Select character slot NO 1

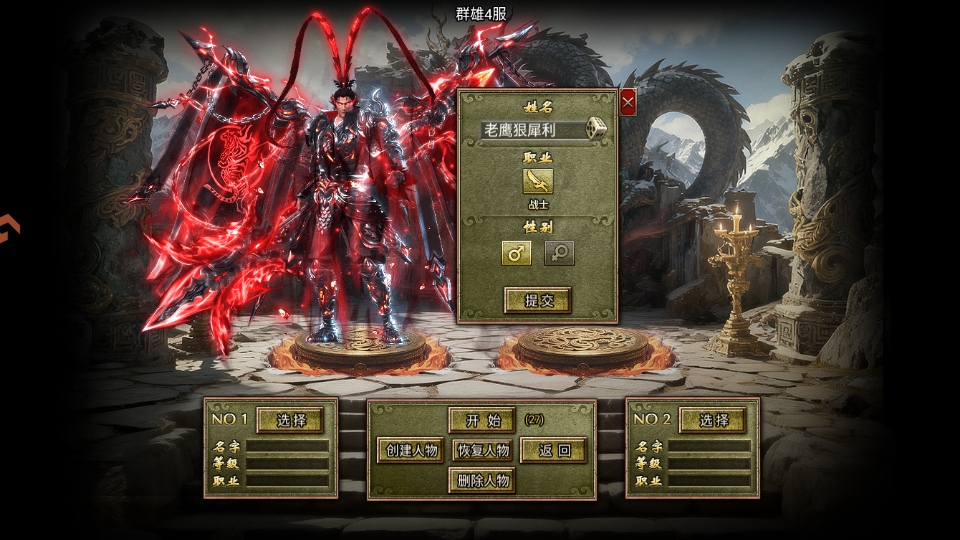tap(290, 420)
